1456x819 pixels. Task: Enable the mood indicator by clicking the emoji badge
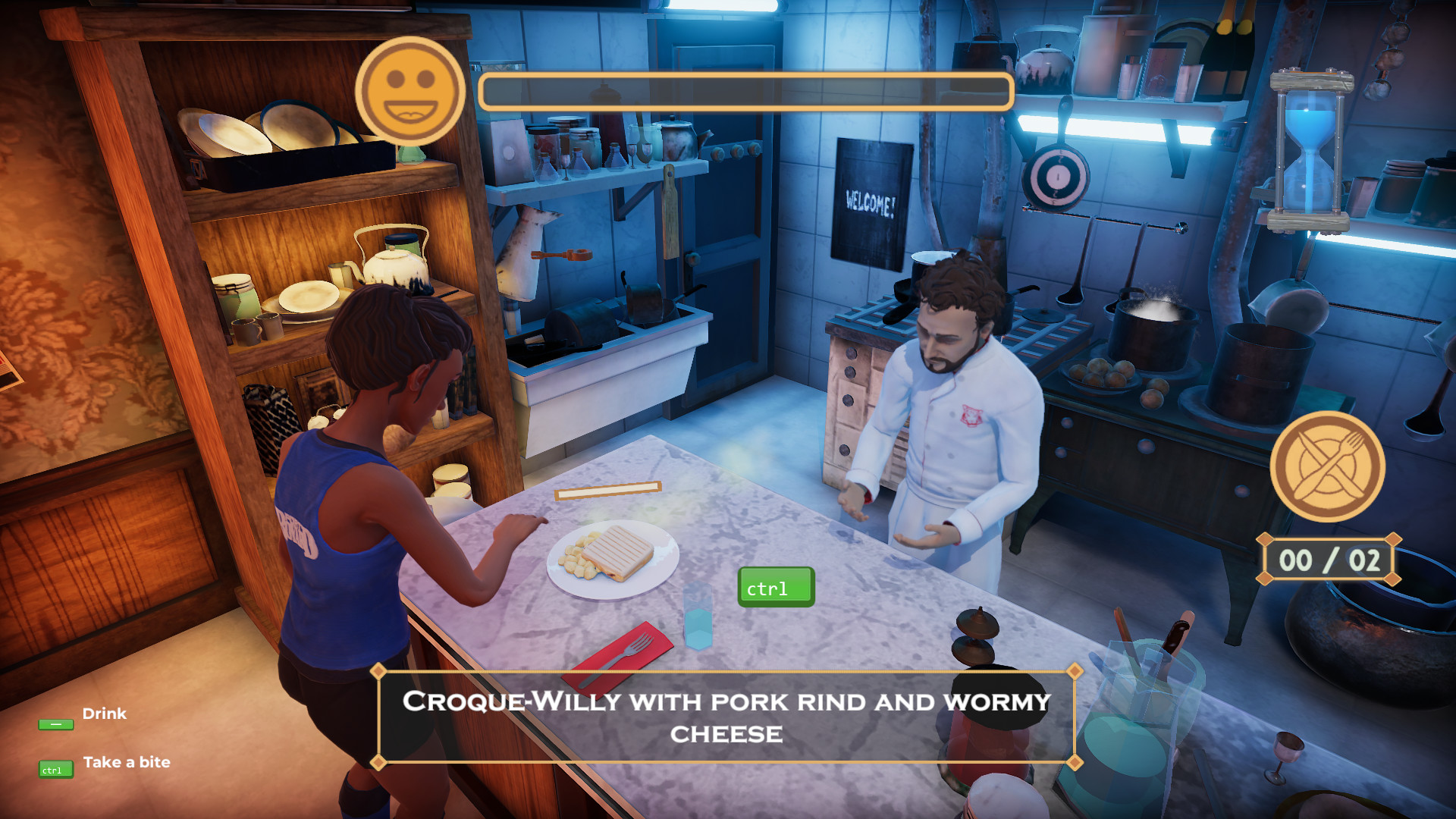413,93
